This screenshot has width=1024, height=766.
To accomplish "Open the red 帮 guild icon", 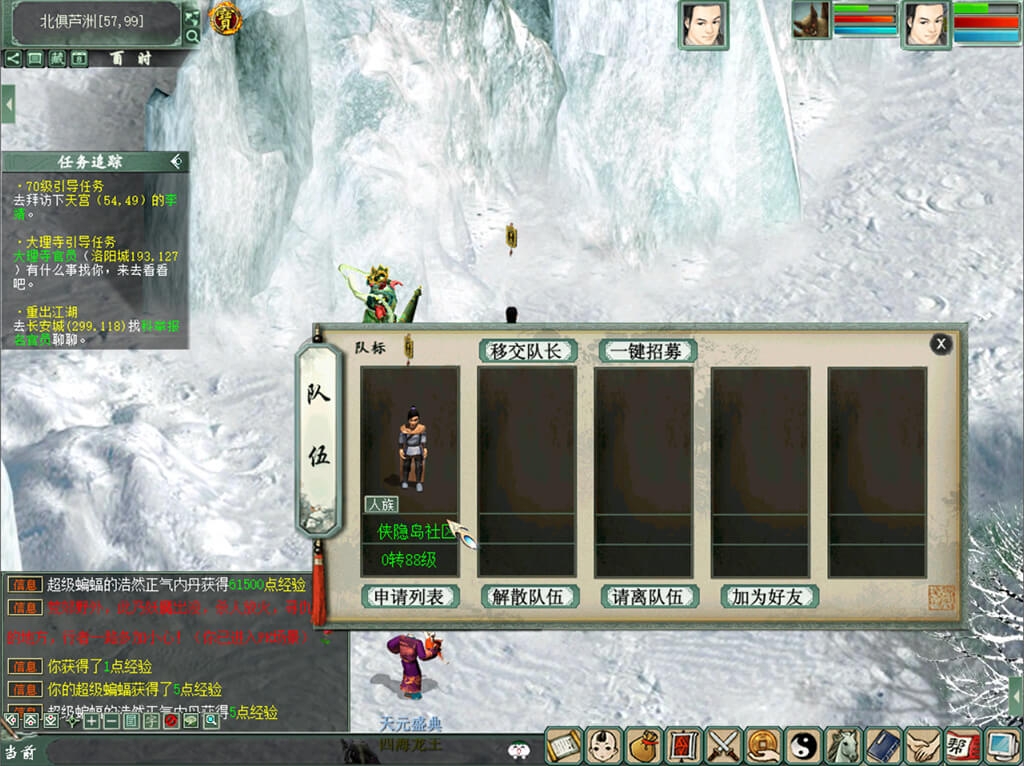I will pos(961,746).
